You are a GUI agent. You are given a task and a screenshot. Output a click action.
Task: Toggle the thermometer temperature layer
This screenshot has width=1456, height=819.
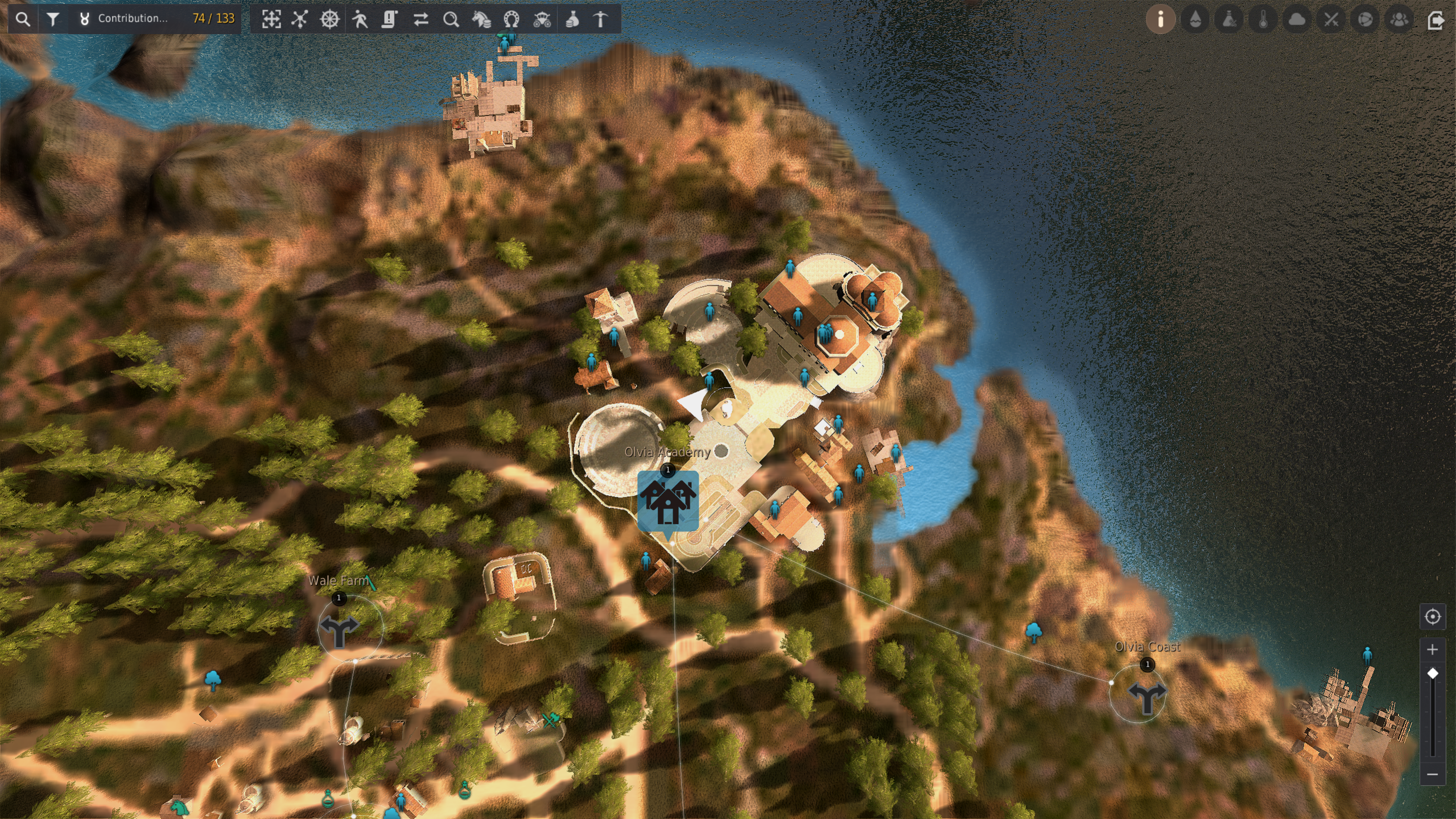pos(1263,19)
